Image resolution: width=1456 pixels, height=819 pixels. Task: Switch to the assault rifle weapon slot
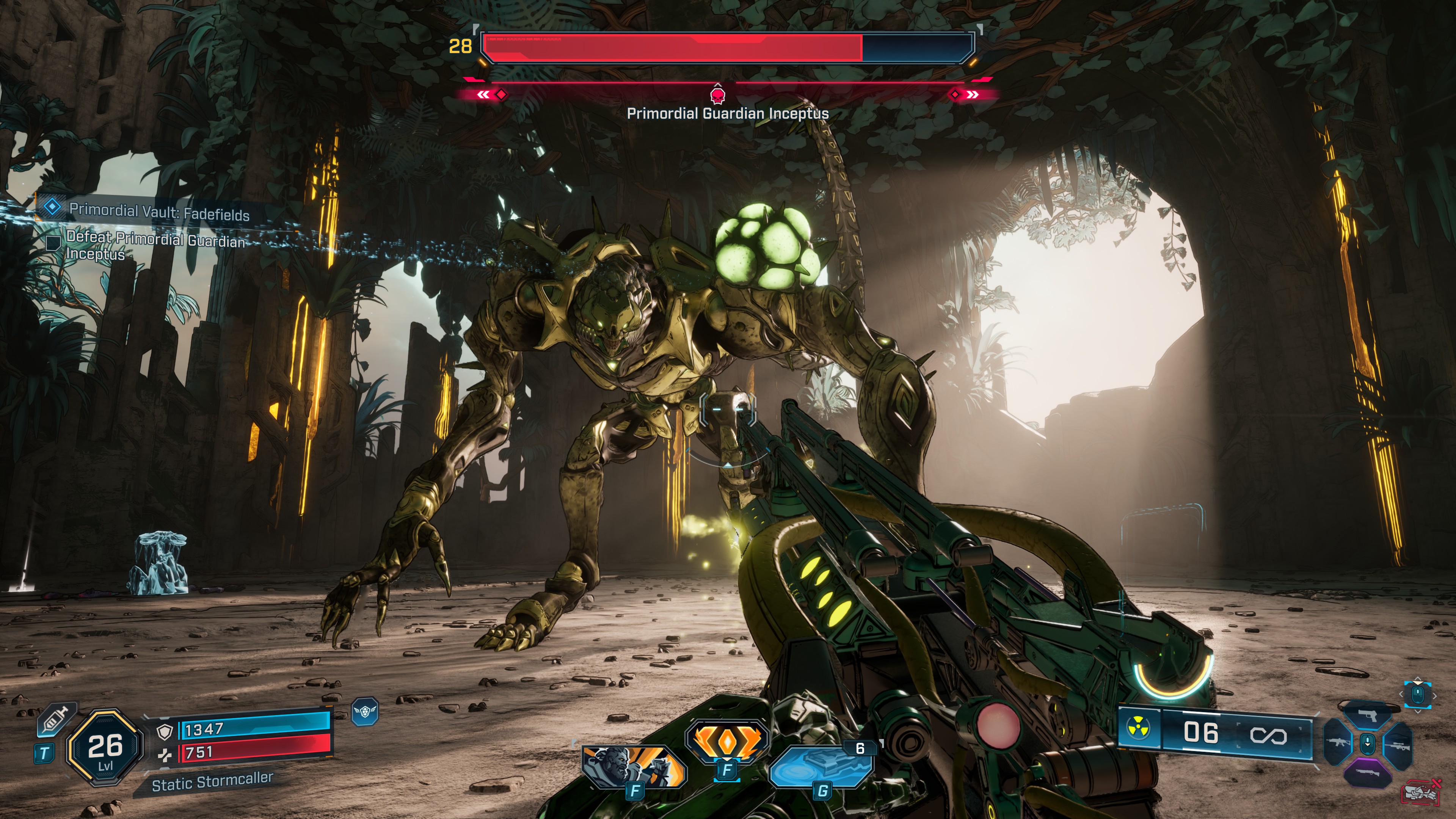click(1338, 743)
